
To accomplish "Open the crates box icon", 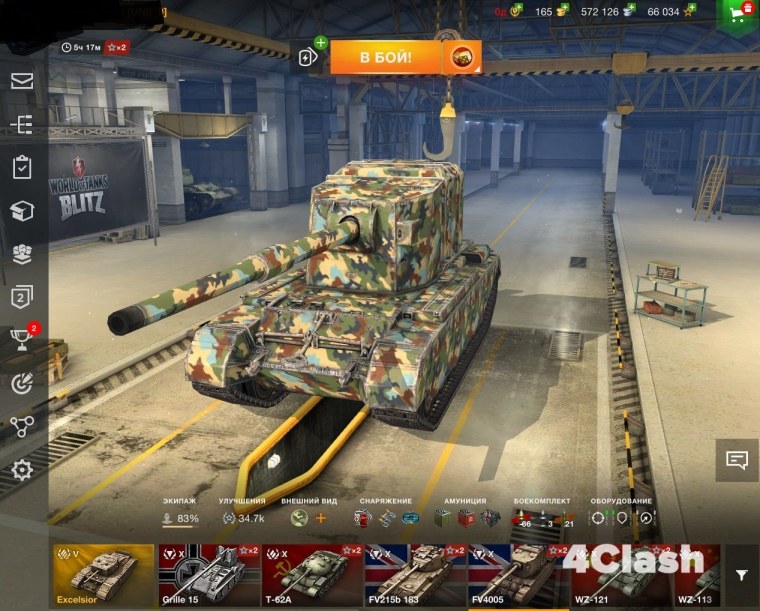I will (x=22, y=210).
